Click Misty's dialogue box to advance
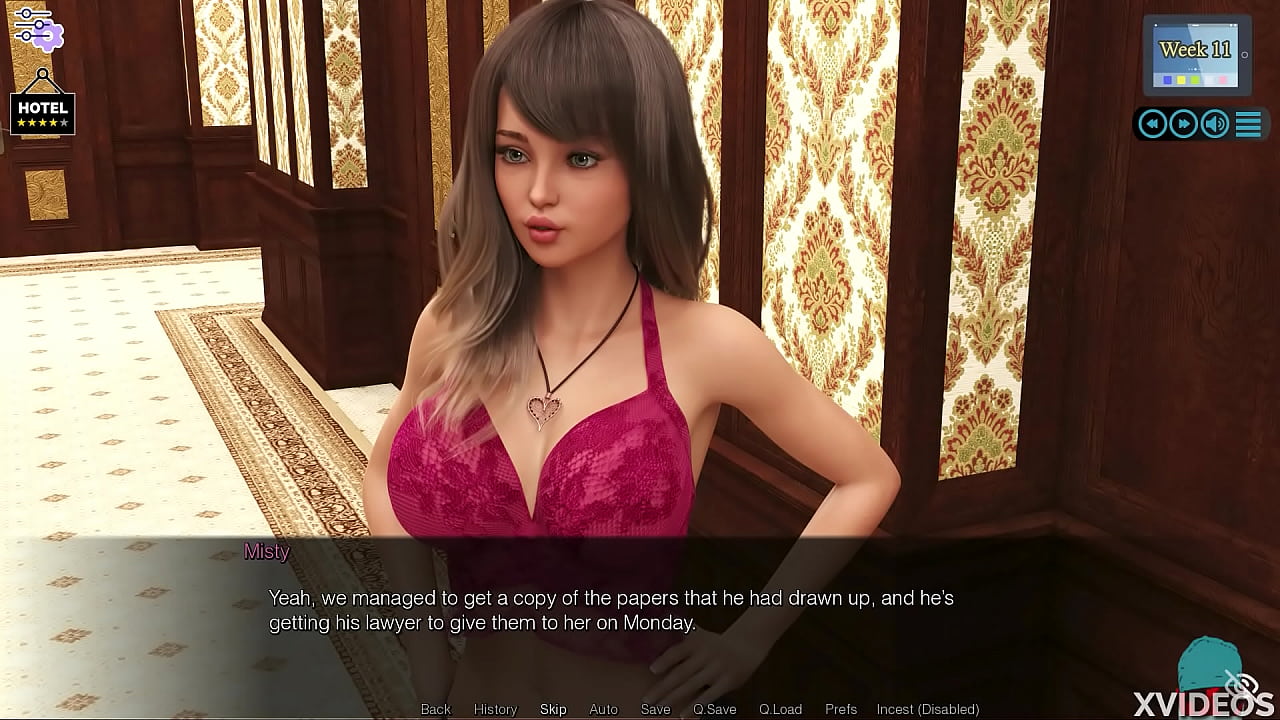 [x=640, y=610]
